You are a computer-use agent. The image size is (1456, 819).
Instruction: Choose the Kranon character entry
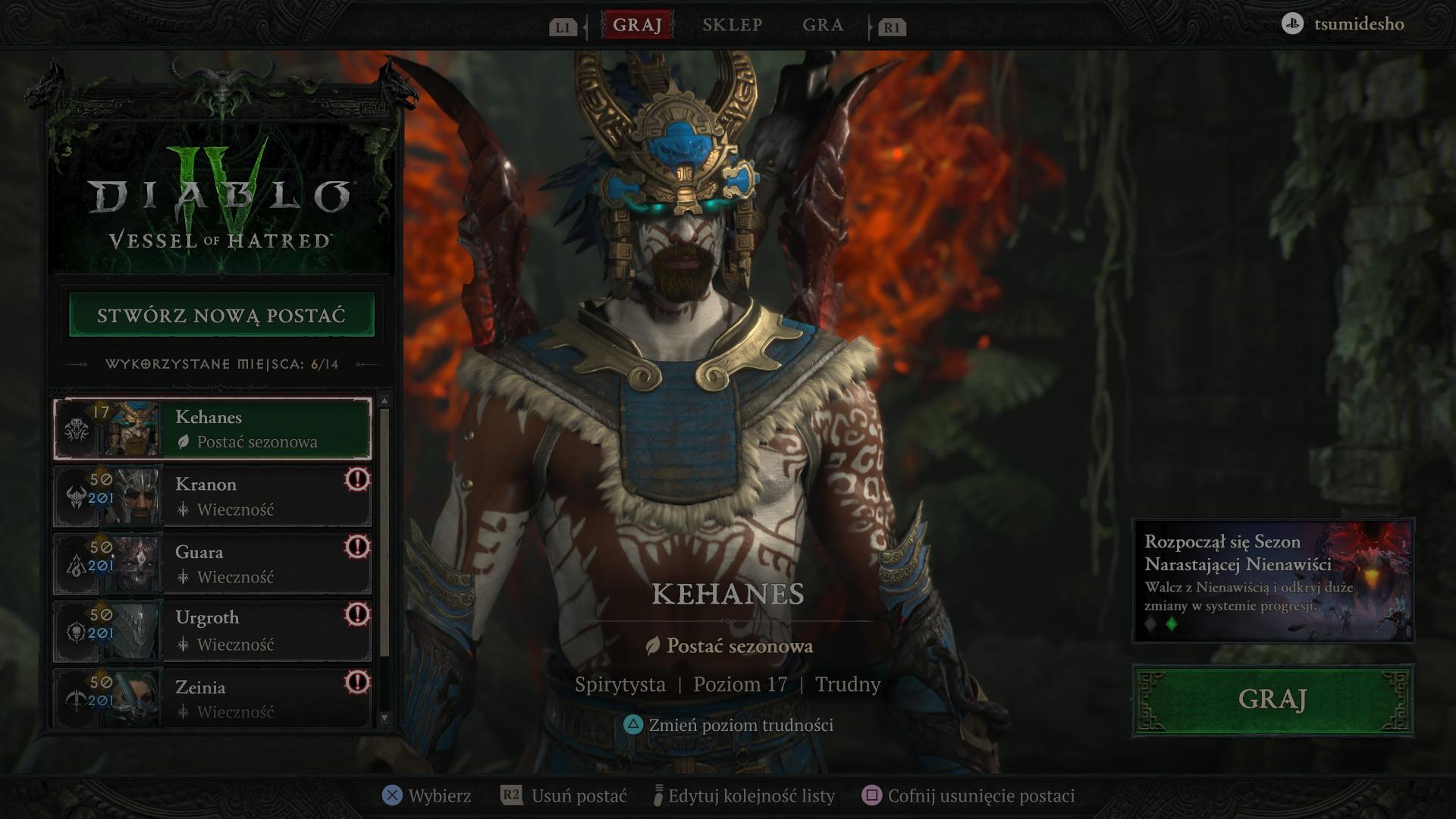[213, 497]
